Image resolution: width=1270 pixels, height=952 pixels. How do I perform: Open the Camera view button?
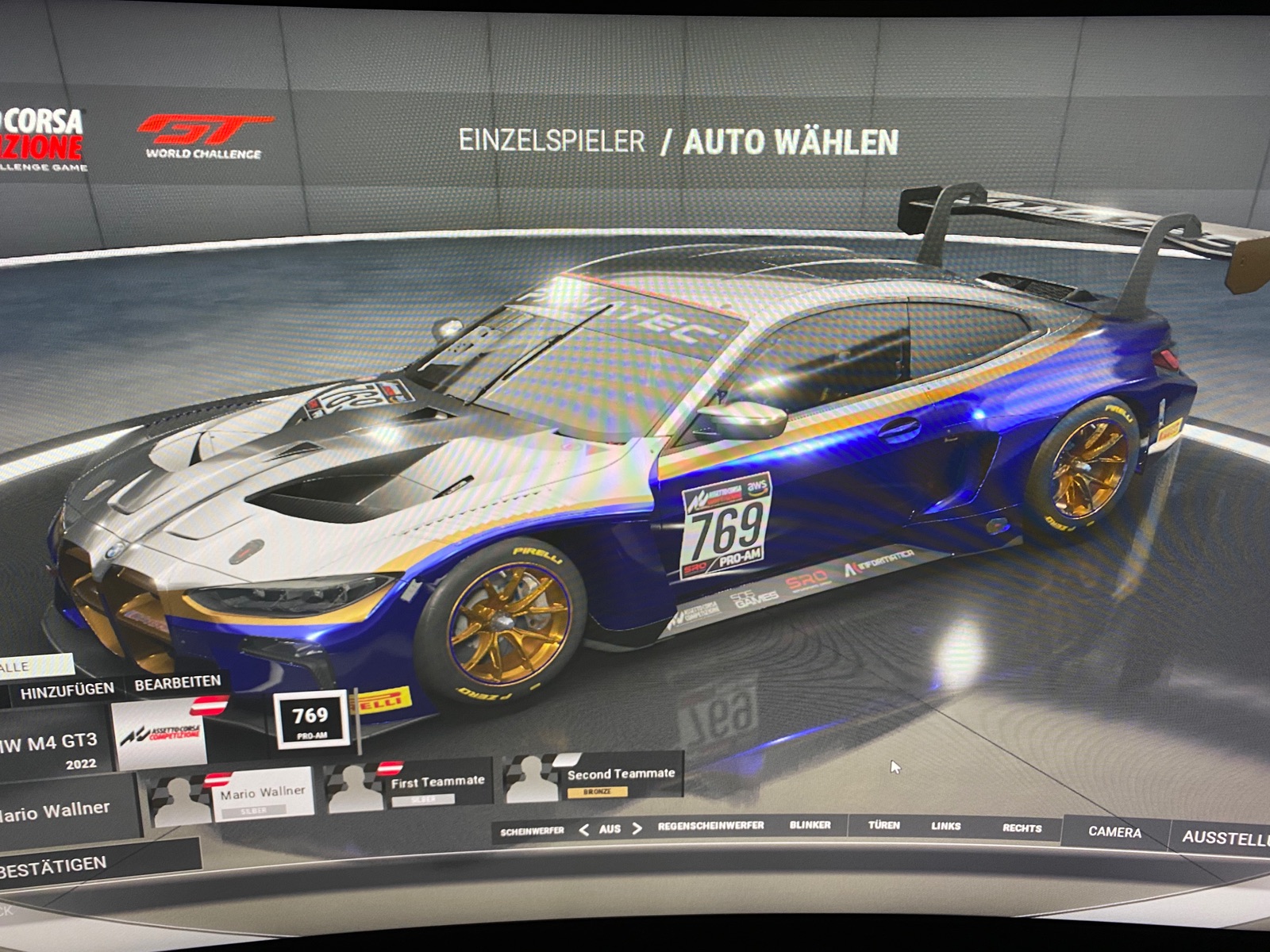1114,832
